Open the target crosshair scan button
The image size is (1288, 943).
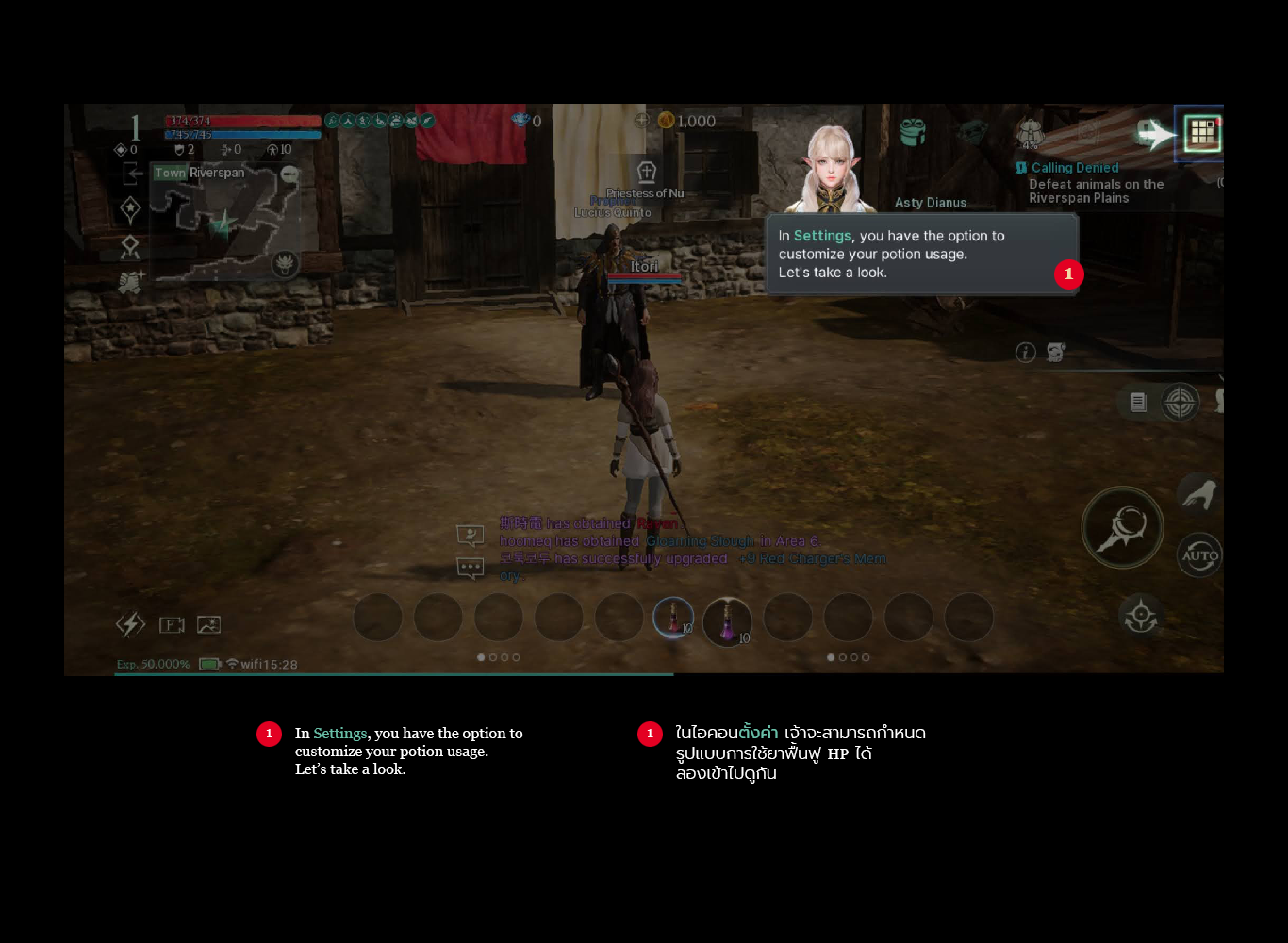tap(1180, 403)
